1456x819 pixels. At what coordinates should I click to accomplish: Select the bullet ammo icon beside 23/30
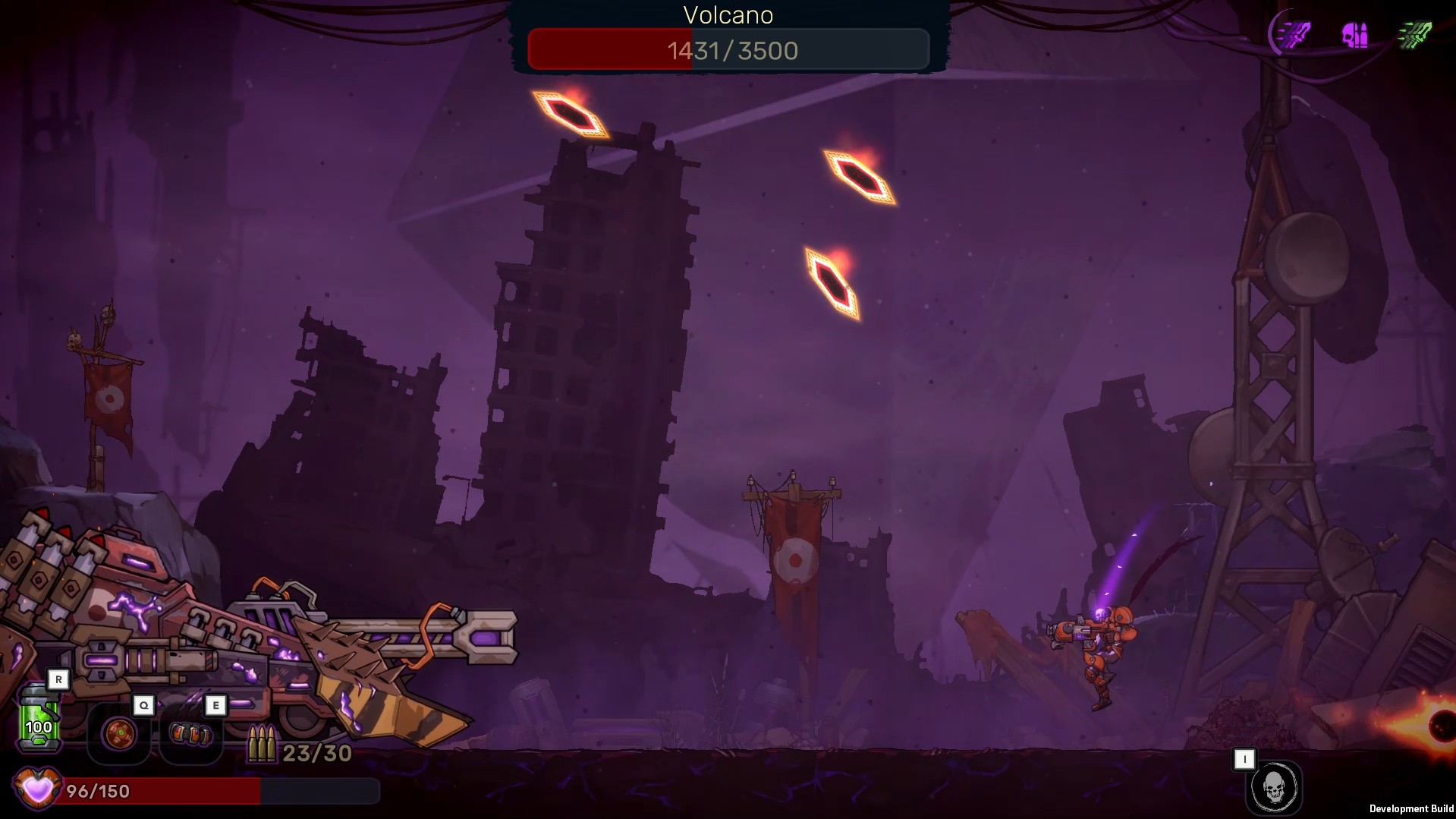[262, 743]
